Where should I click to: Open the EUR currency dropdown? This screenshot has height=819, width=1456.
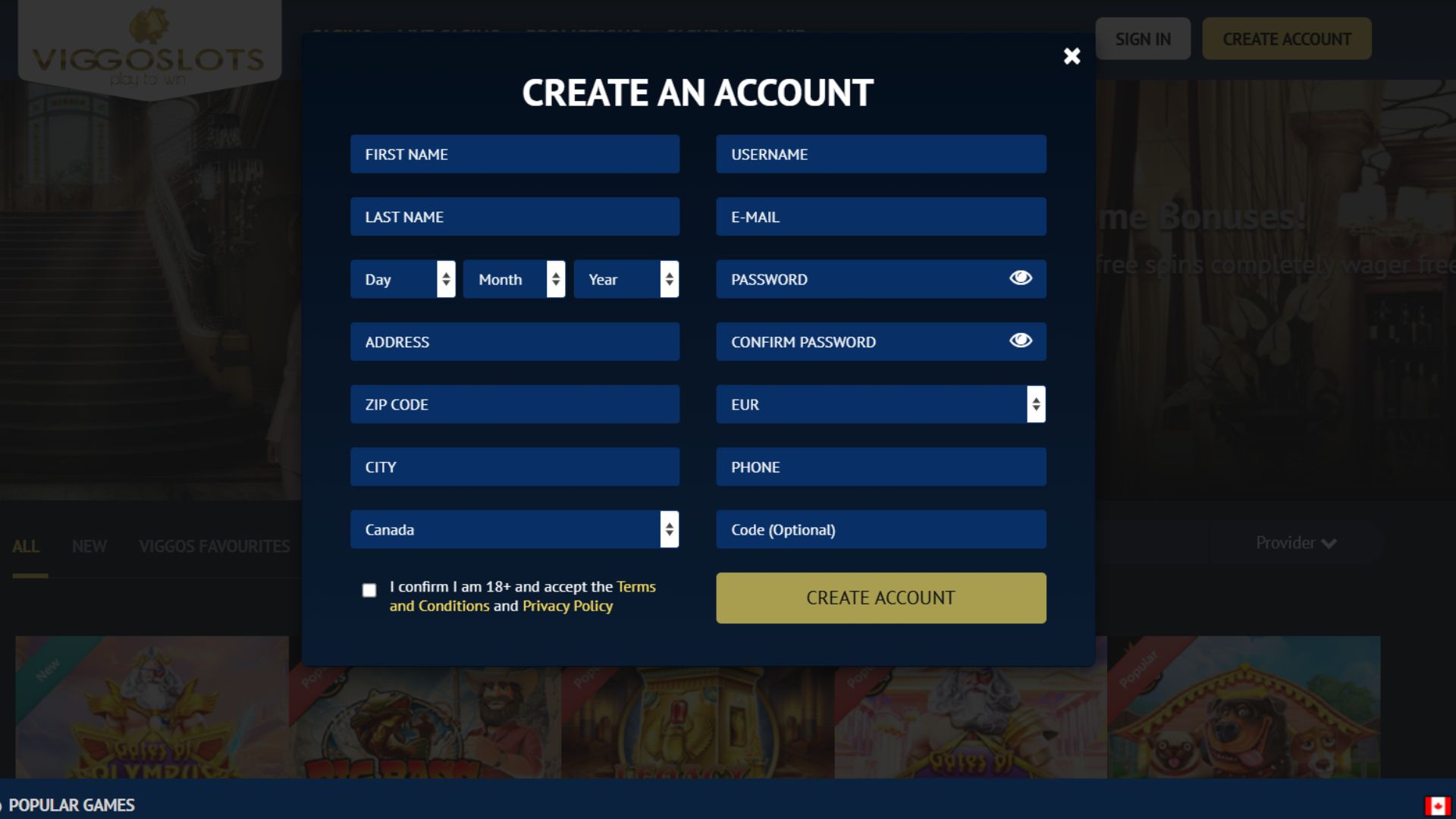[880, 404]
